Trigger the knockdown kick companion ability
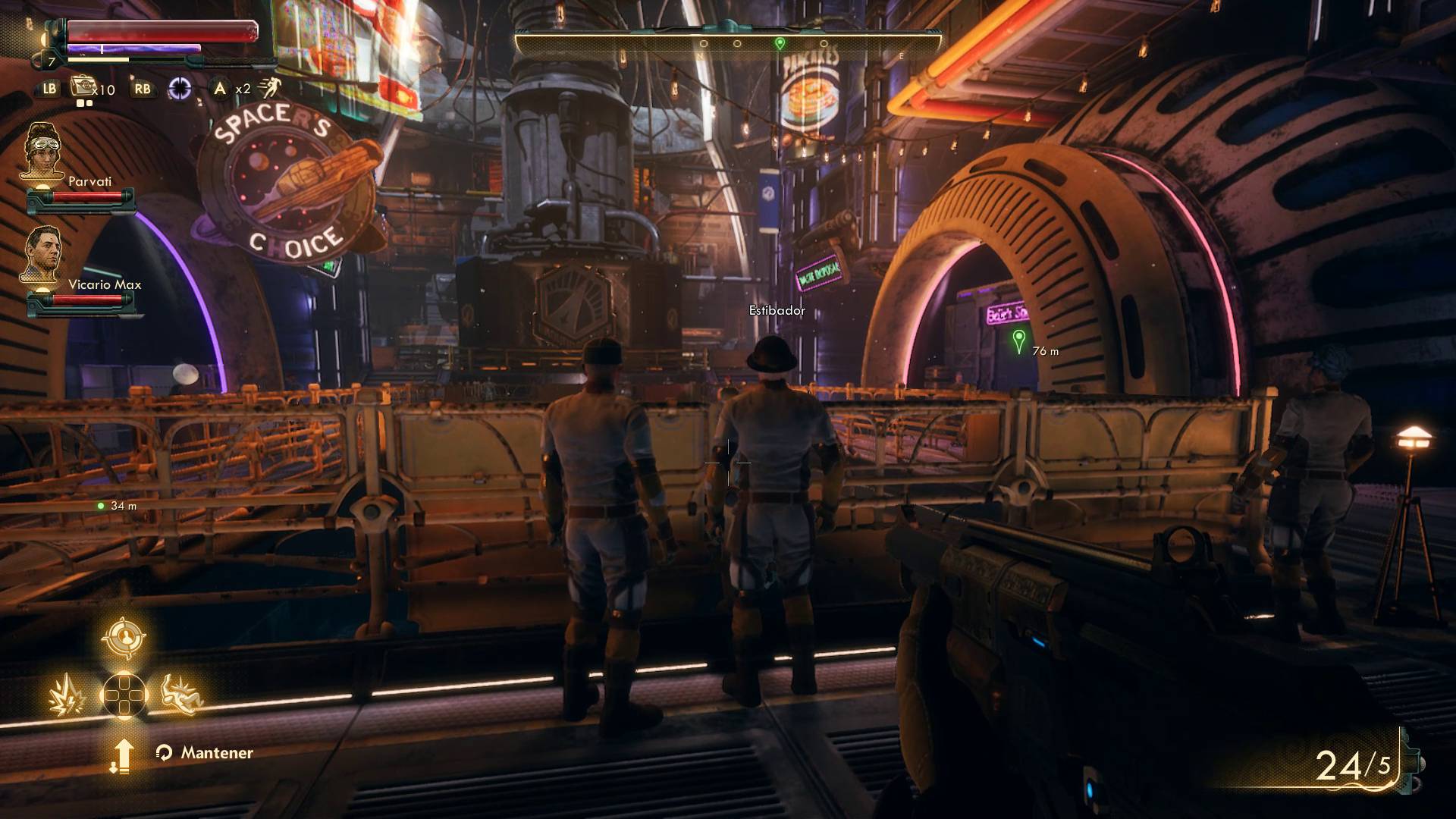1456x819 pixels. tap(183, 695)
